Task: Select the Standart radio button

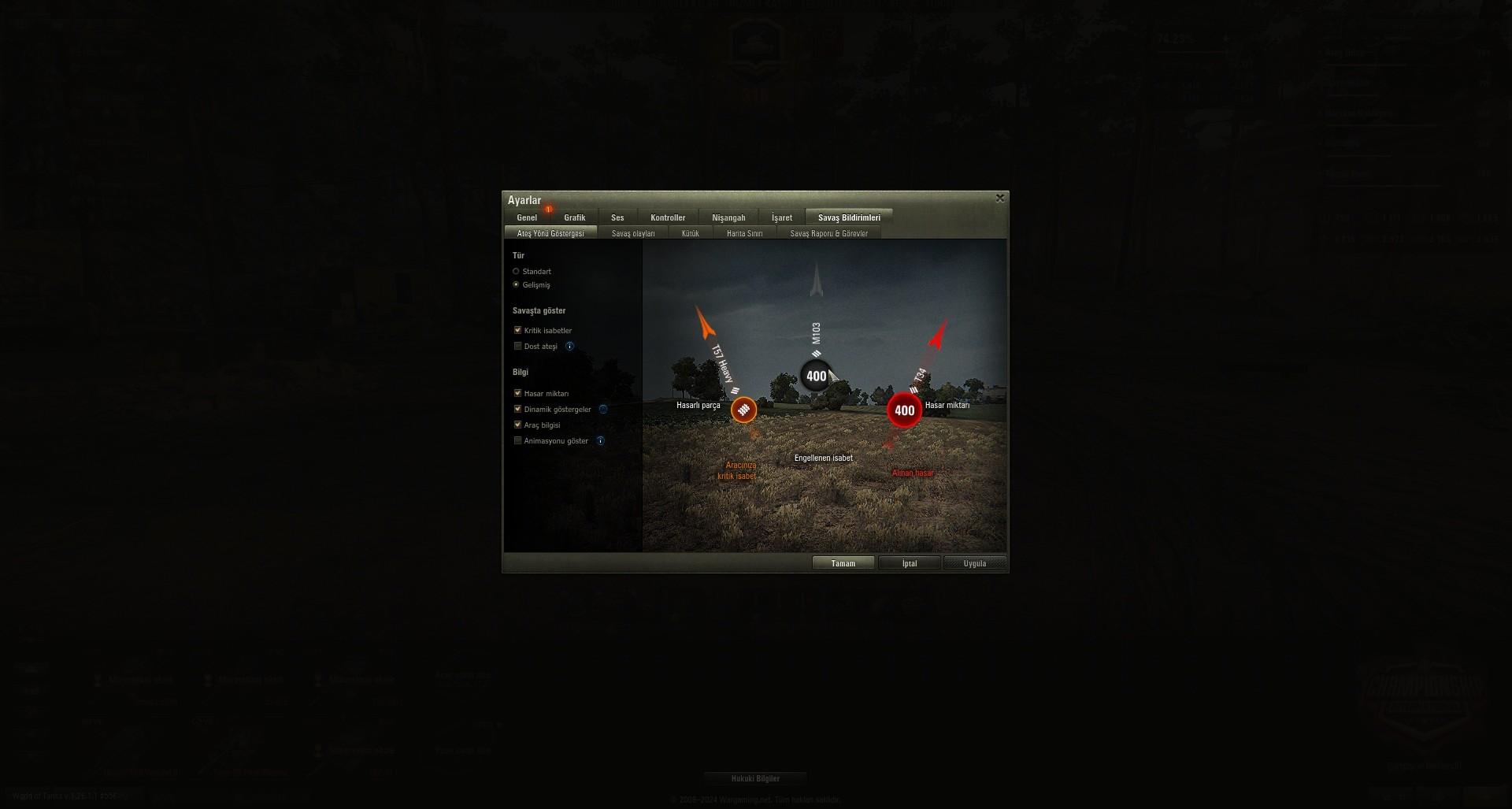Action: pos(516,271)
